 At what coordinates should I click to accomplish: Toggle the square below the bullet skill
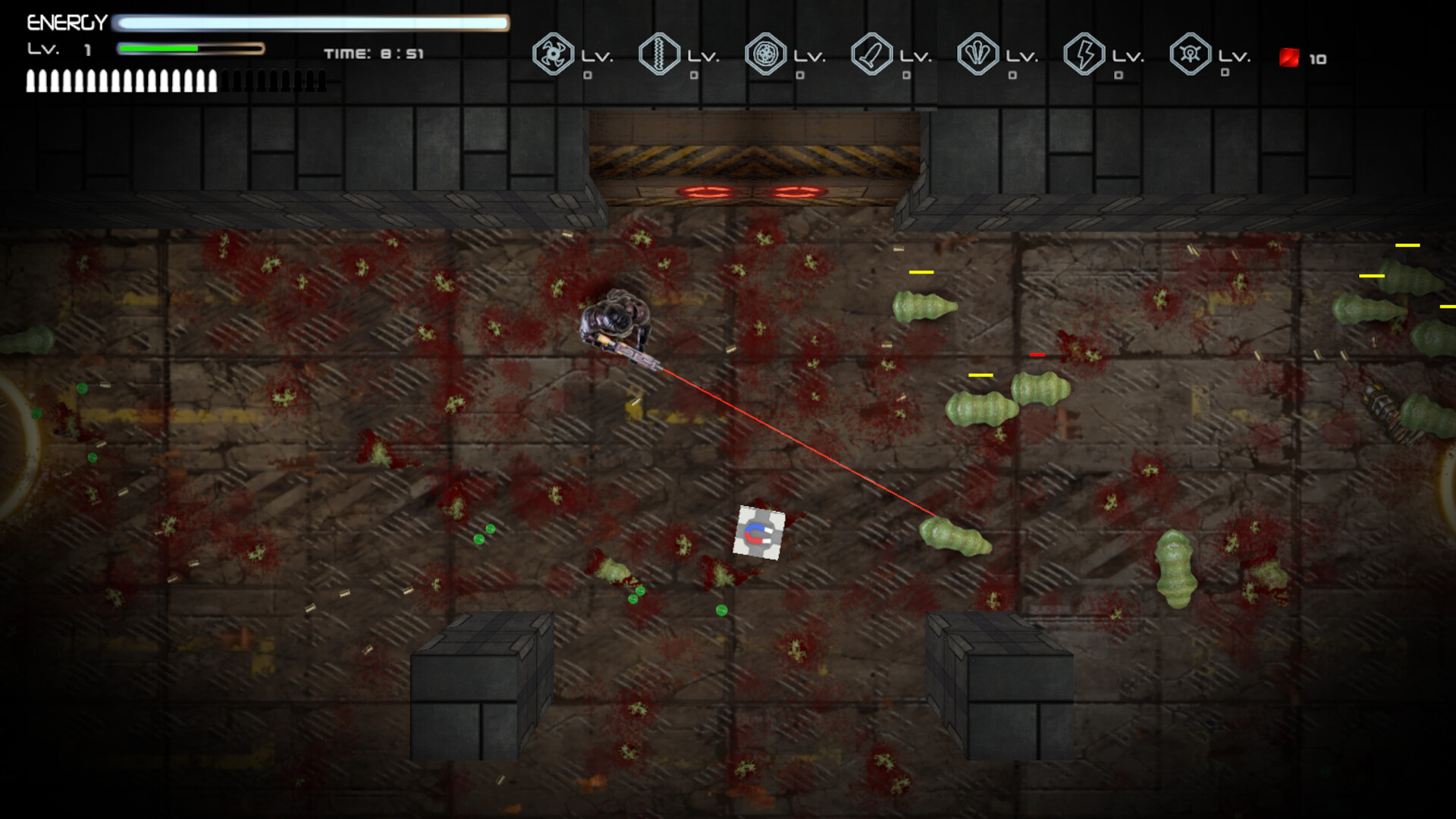[907, 75]
